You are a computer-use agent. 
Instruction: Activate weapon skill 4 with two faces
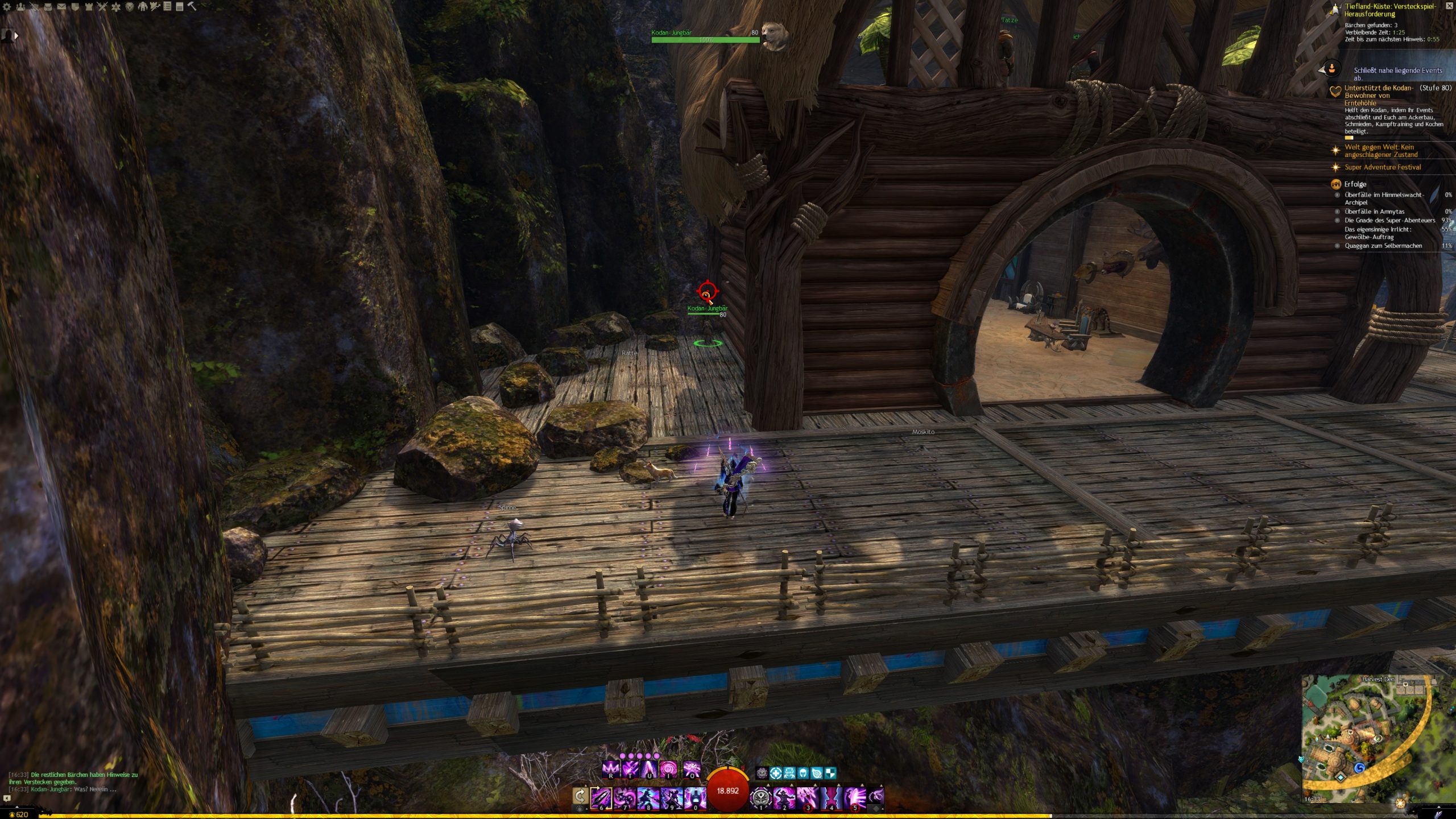click(831, 797)
